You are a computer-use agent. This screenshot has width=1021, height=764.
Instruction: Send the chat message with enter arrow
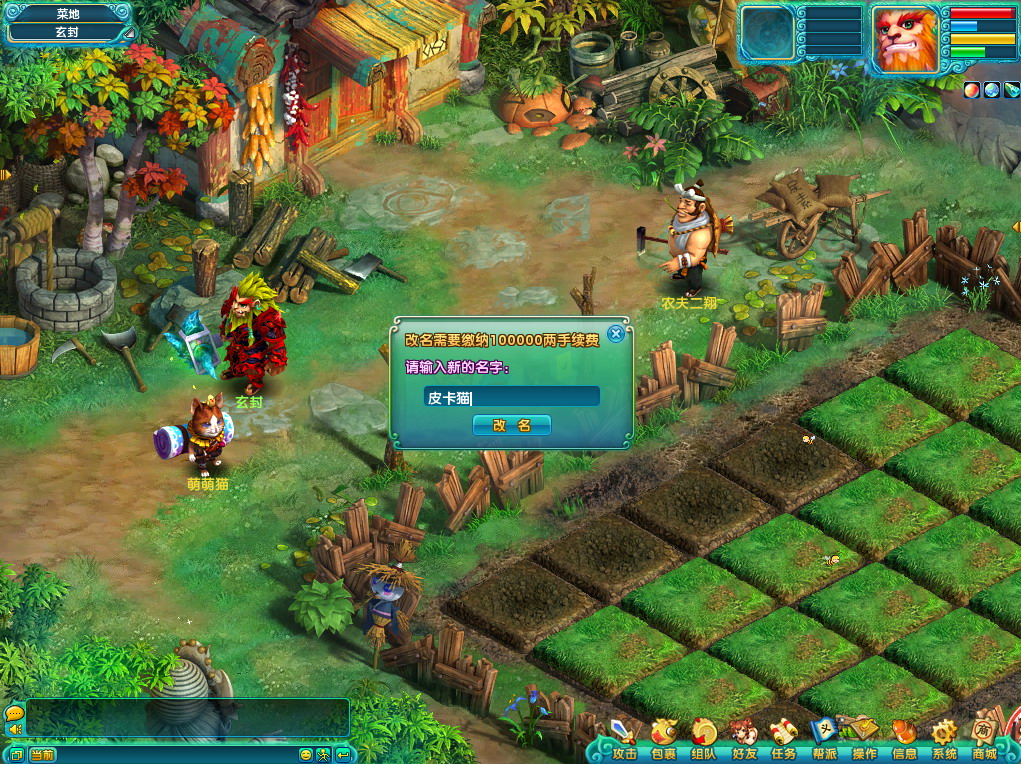pyautogui.click(x=343, y=754)
